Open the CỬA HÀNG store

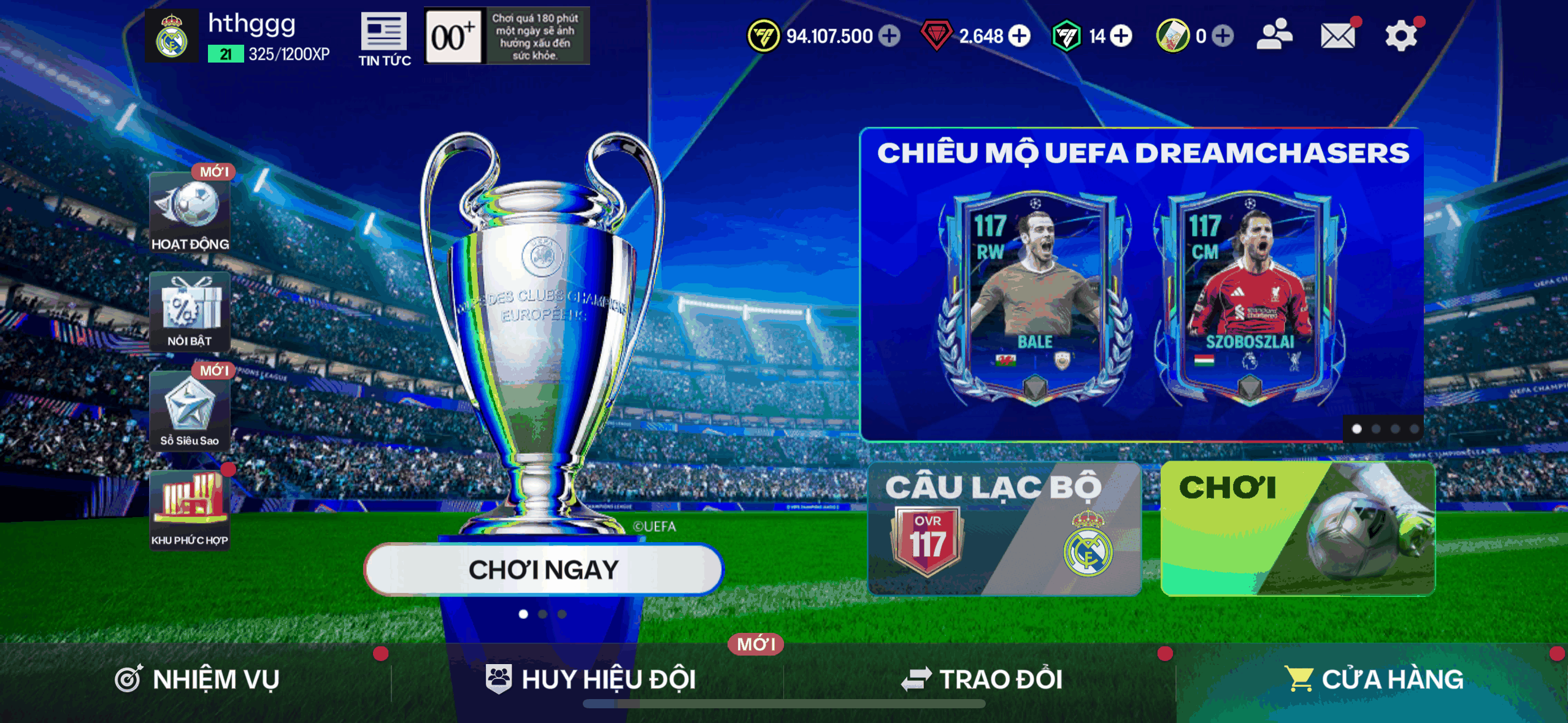pyautogui.click(x=1374, y=679)
